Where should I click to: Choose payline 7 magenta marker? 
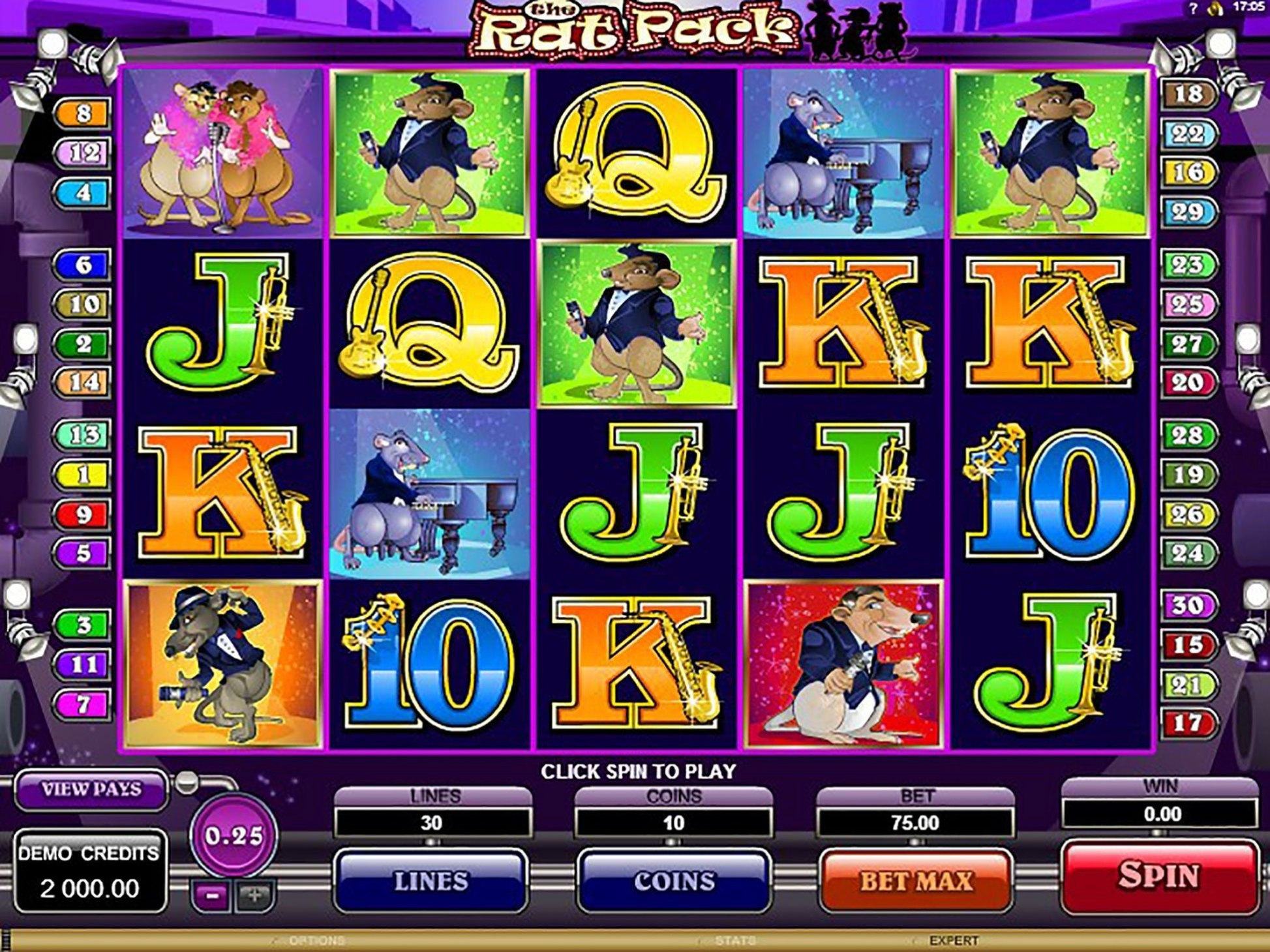click(83, 704)
